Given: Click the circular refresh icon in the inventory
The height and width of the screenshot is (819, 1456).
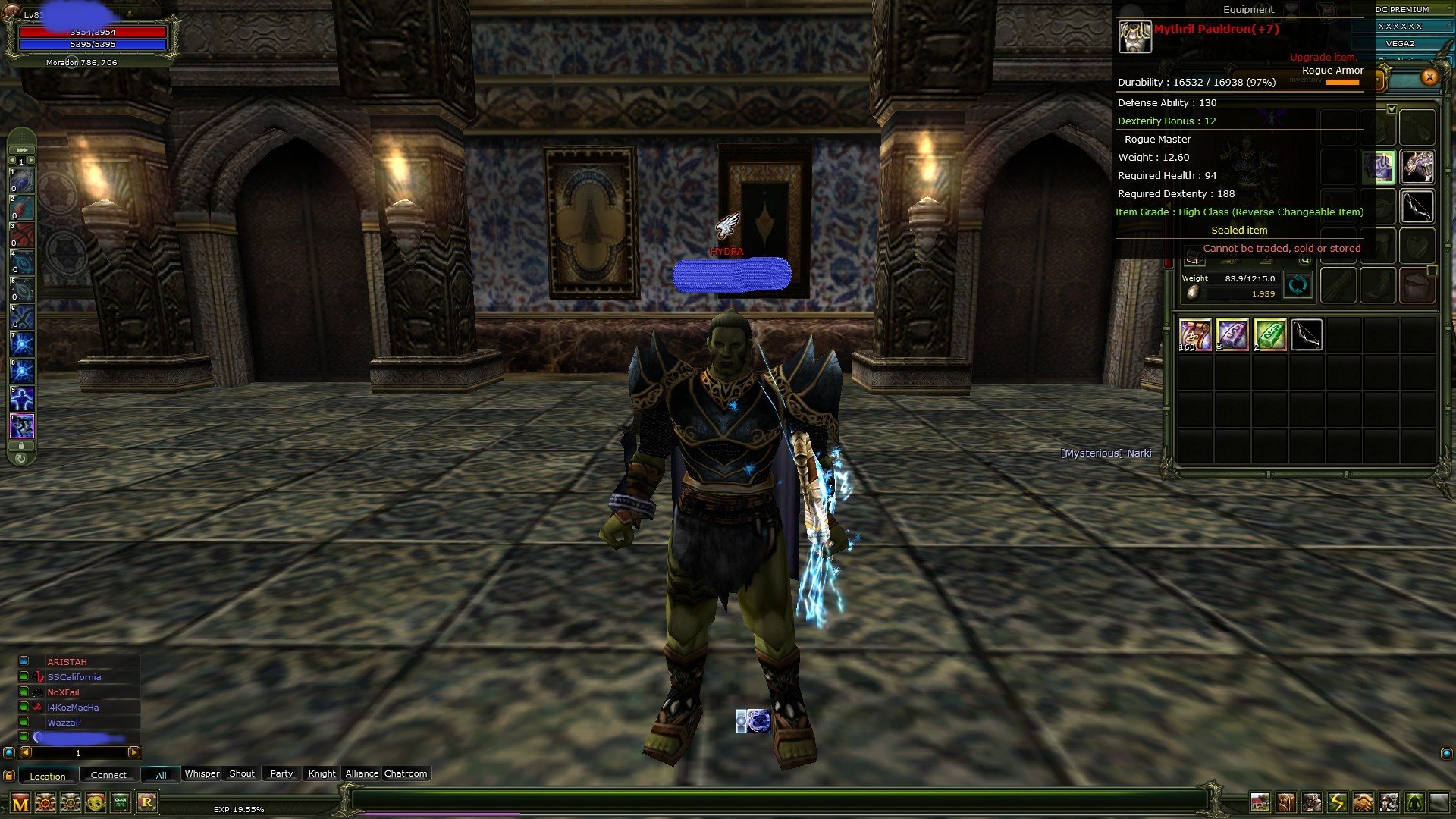Looking at the screenshot, I should click(x=1296, y=285).
